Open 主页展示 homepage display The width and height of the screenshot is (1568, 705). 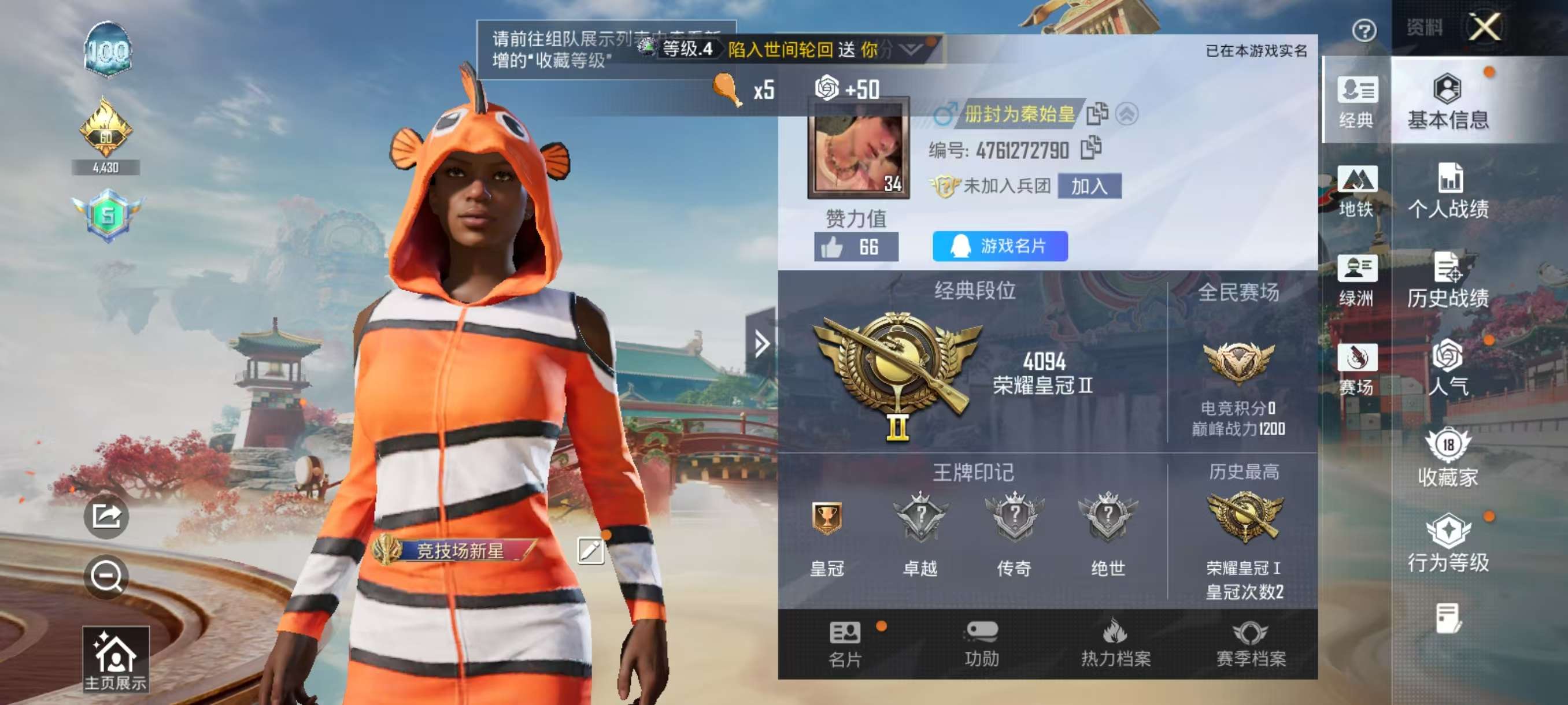115,660
